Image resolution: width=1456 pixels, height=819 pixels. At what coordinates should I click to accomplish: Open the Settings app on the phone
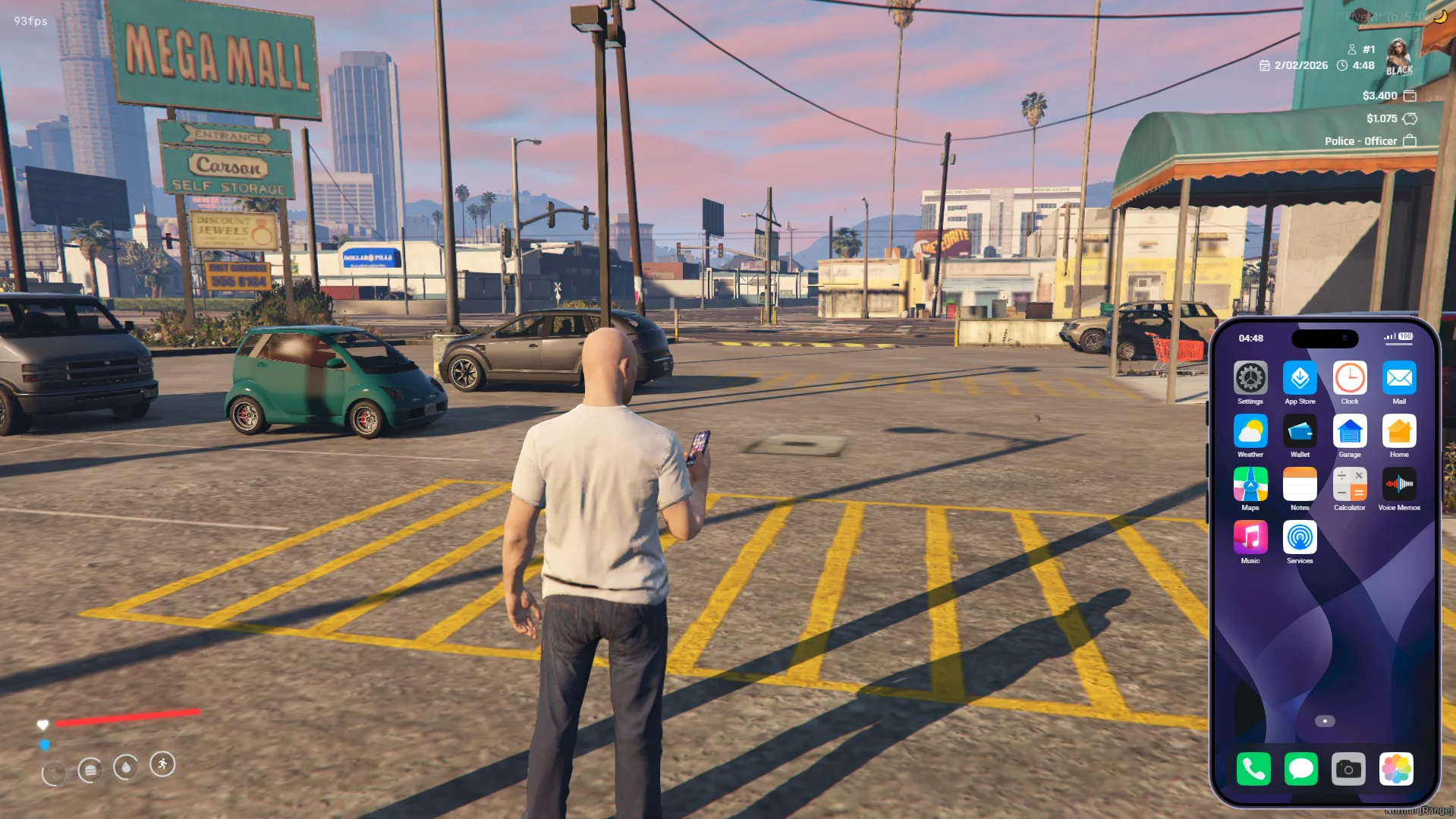[1250, 378]
